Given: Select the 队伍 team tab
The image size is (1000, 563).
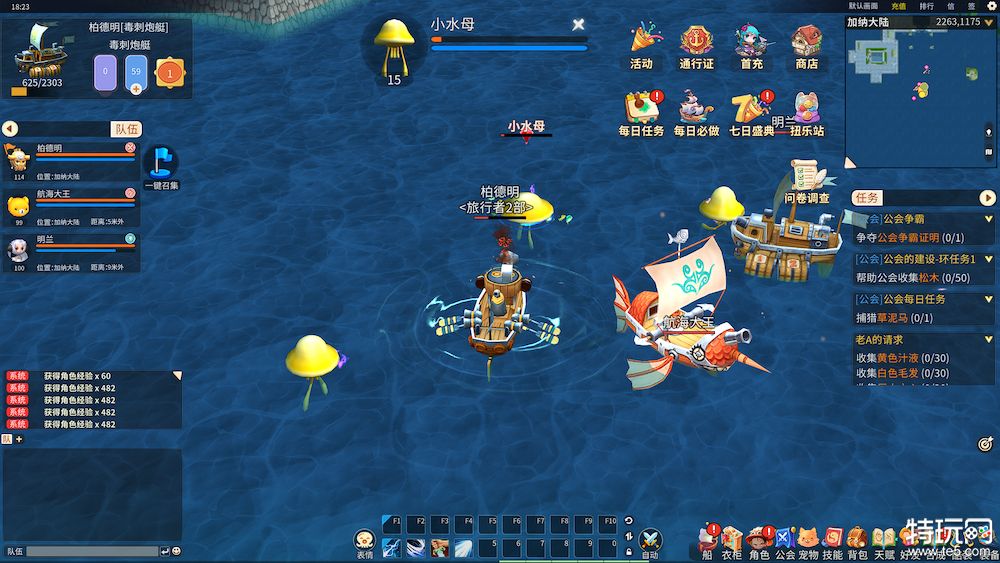Looking at the screenshot, I should (x=127, y=129).
